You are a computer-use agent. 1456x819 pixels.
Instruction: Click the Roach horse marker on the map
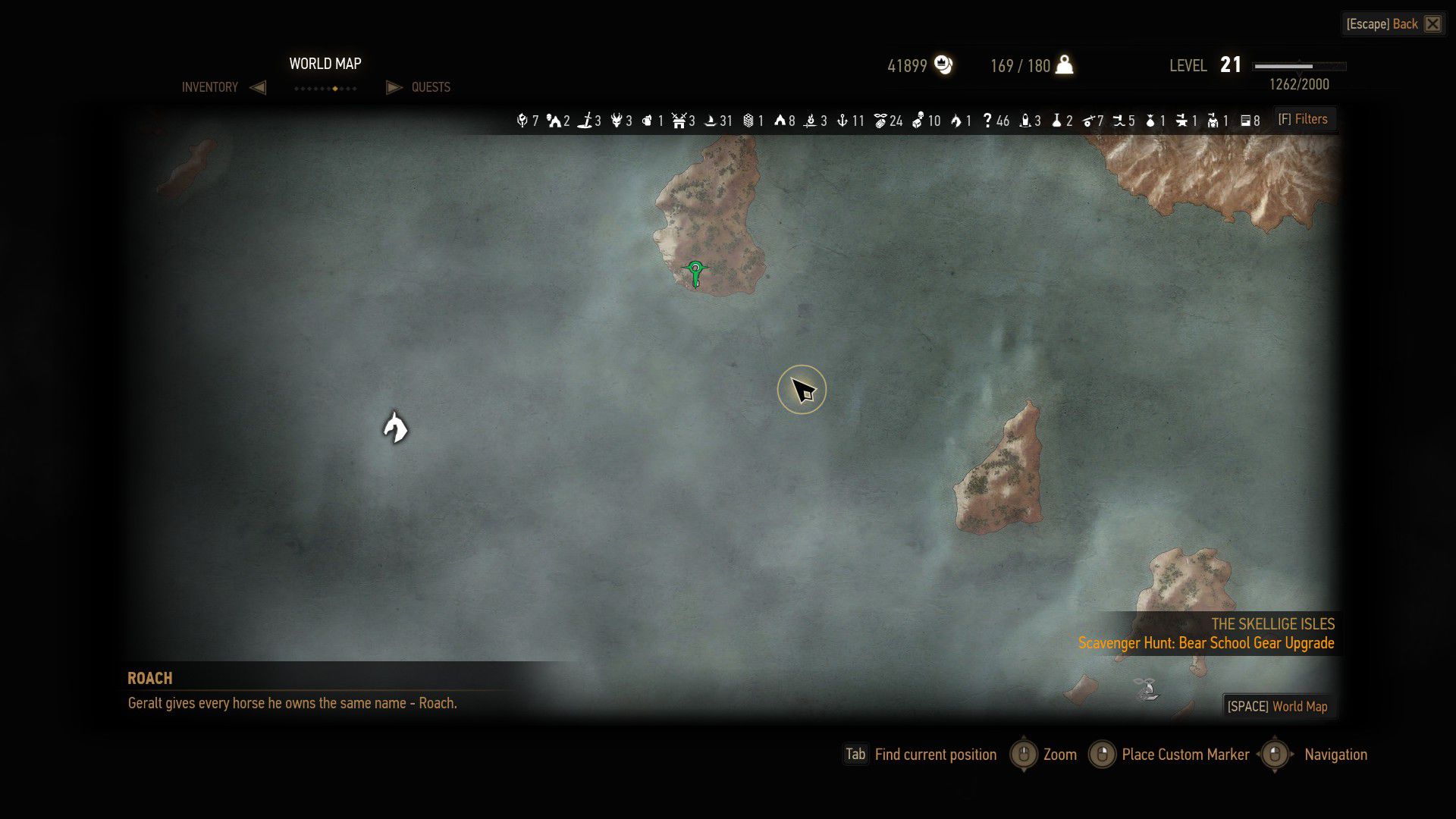(395, 428)
